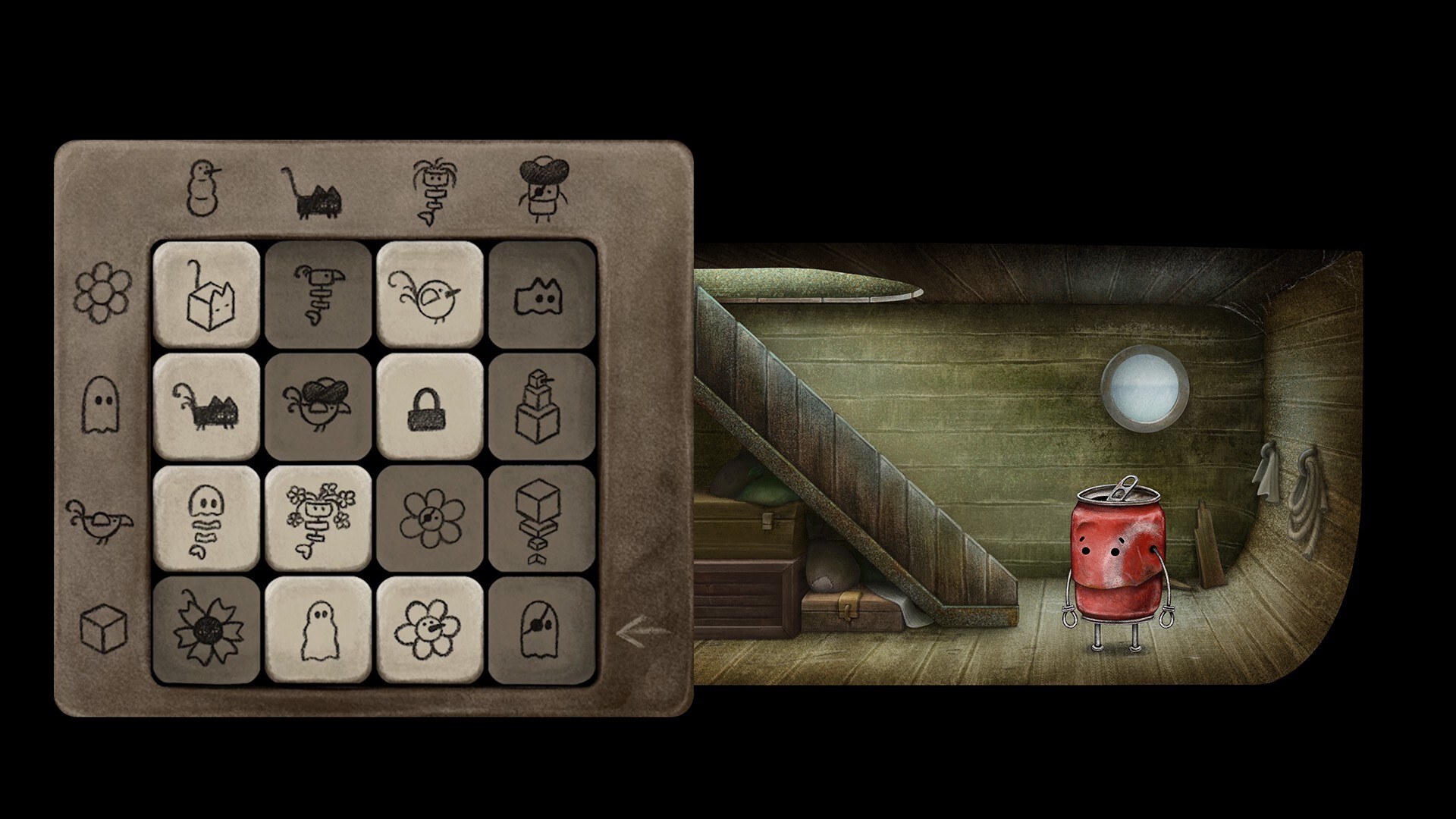The image size is (1456, 819).
Task: Select the ghost skeleton tile
Action: coord(206,518)
